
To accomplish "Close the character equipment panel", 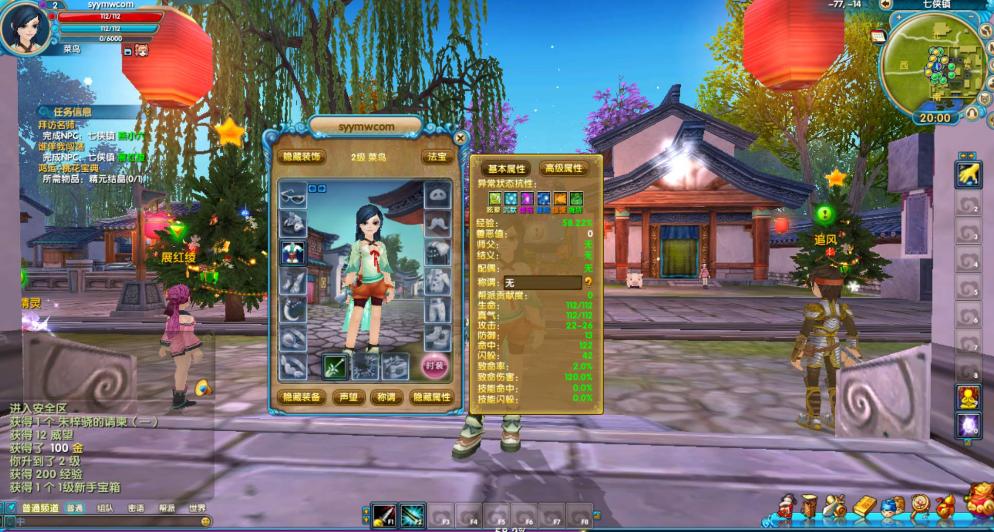I will pos(460,138).
